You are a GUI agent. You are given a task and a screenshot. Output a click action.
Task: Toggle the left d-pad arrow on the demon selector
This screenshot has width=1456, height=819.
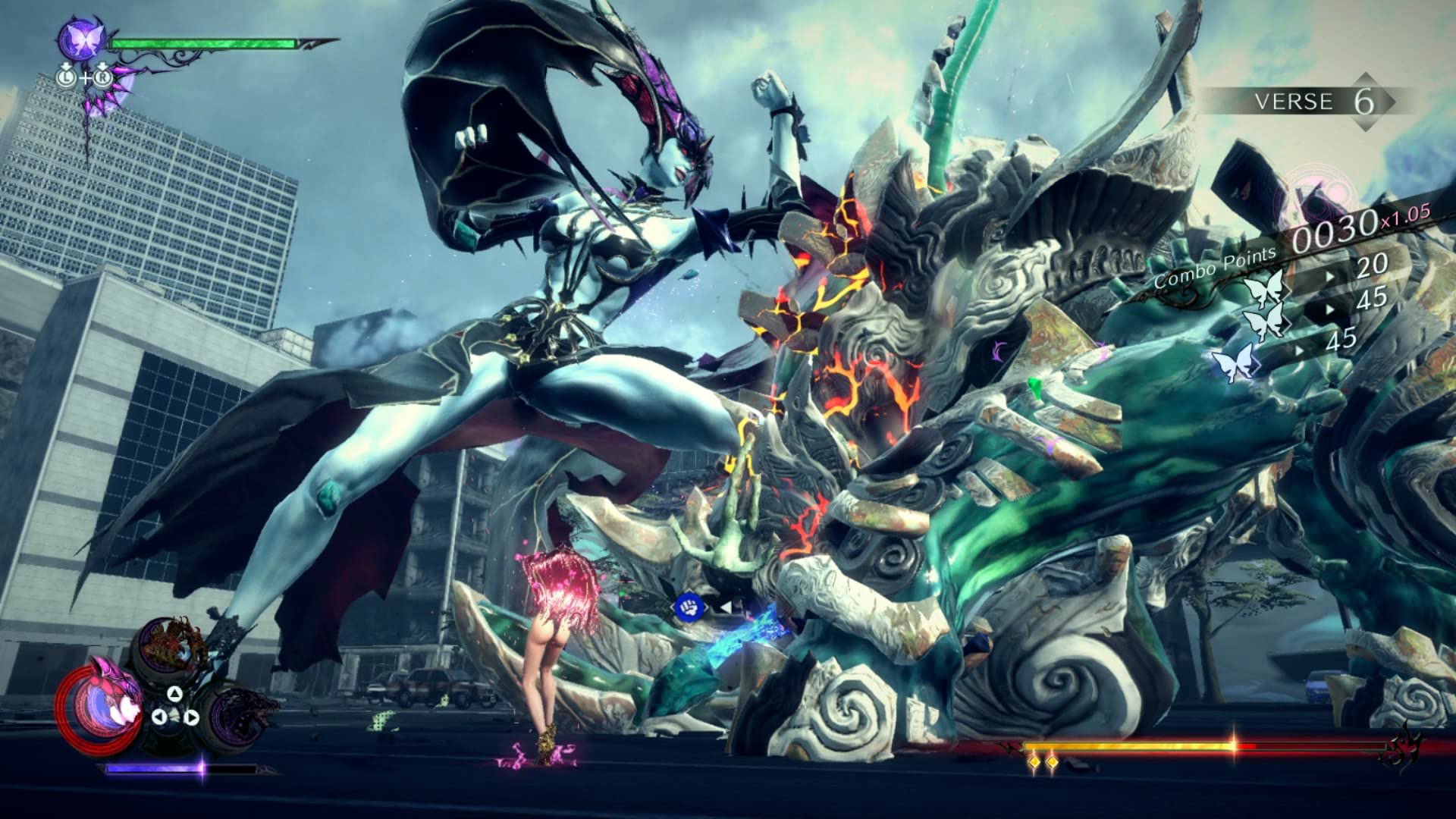tap(159, 717)
